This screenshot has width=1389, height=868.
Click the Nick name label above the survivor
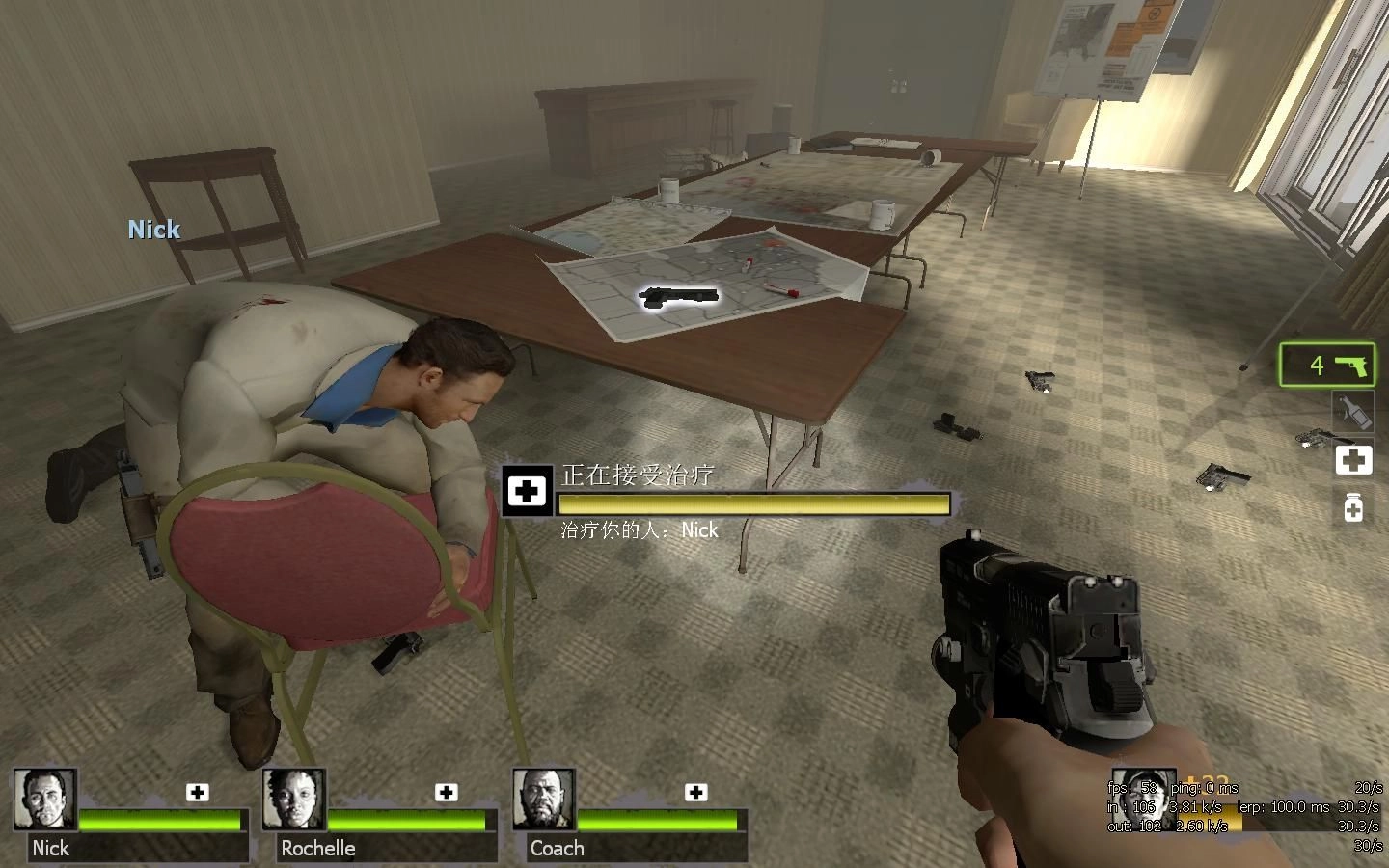click(152, 230)
